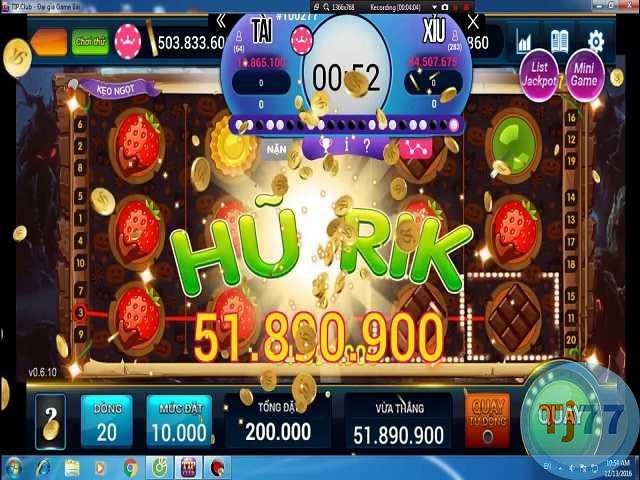Change the Mức Đặt bet level

click(178, 421)
